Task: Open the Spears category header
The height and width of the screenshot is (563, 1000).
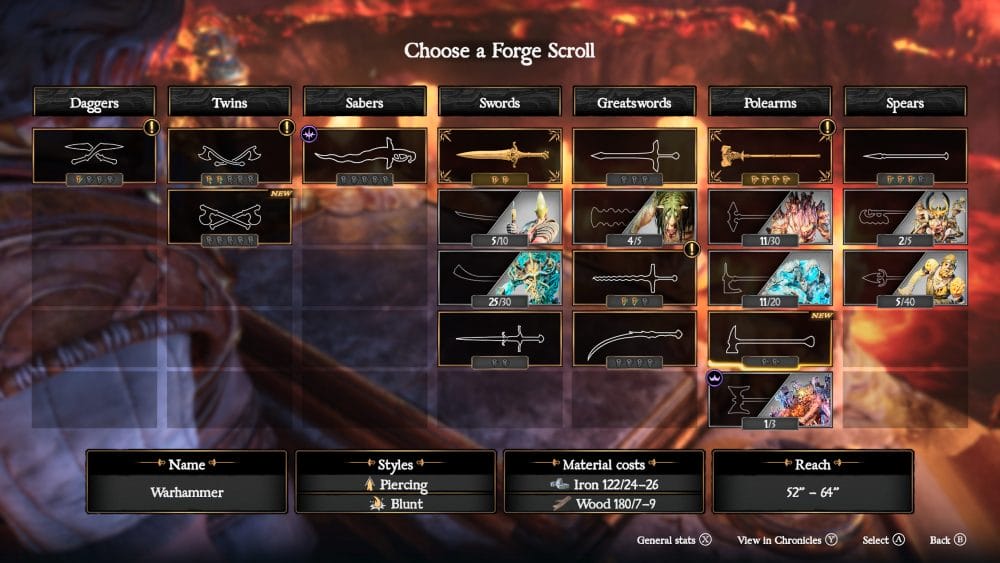Action: tap(905, 102)
